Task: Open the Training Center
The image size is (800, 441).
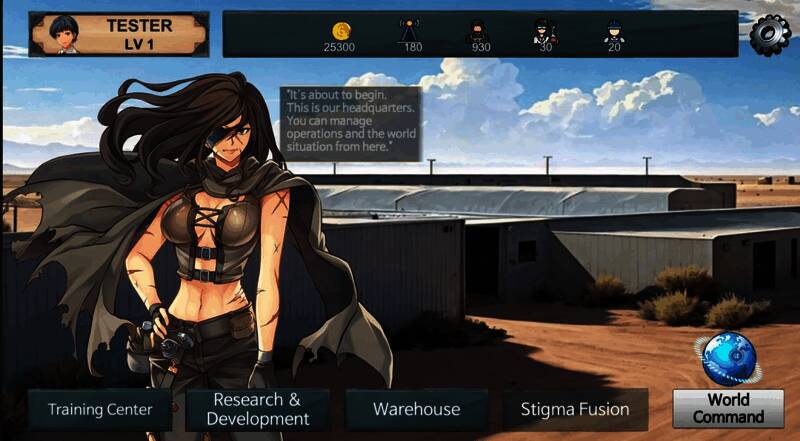Action: [100, 409]
